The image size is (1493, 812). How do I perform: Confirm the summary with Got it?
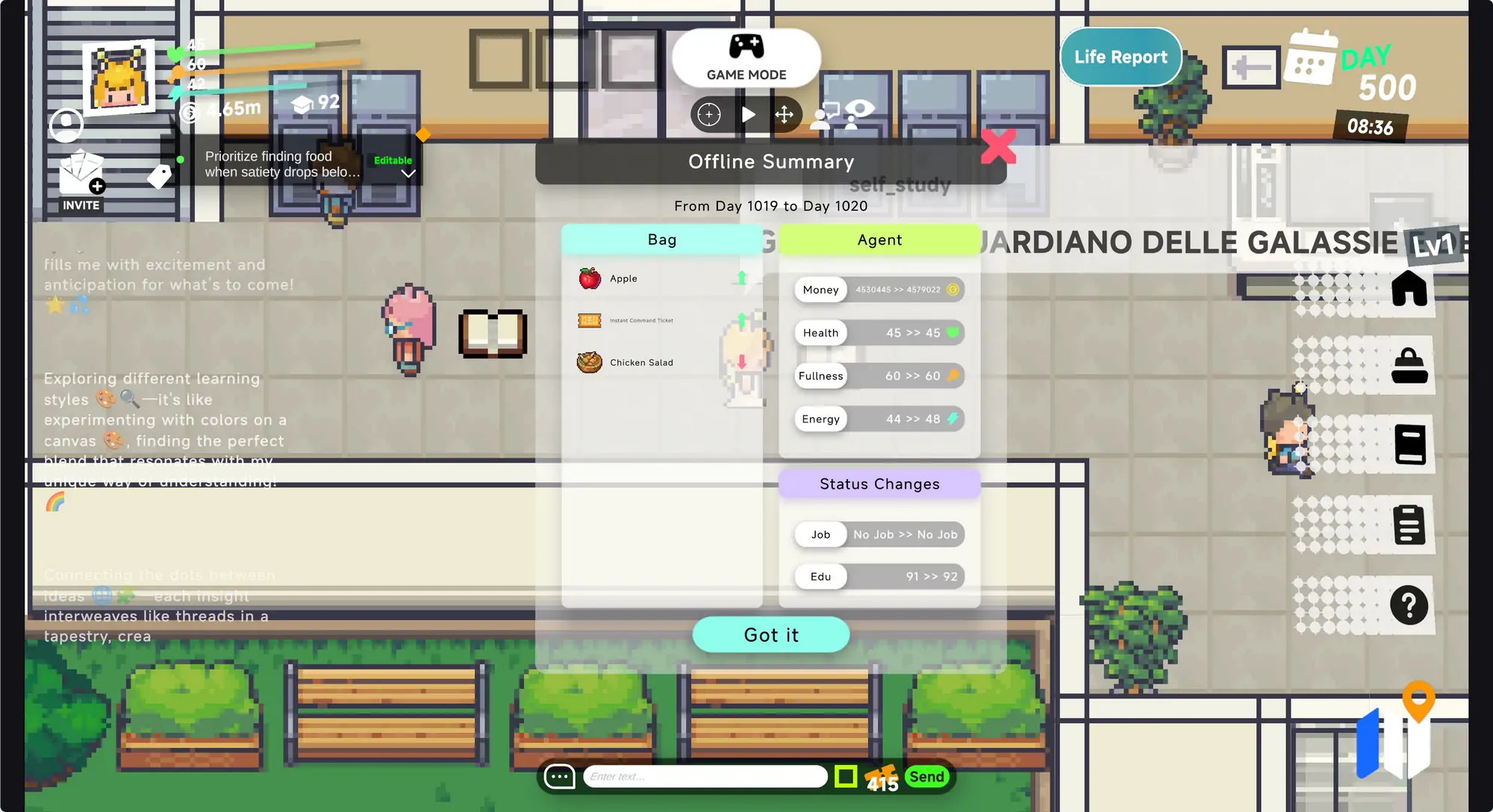point(770,635)
